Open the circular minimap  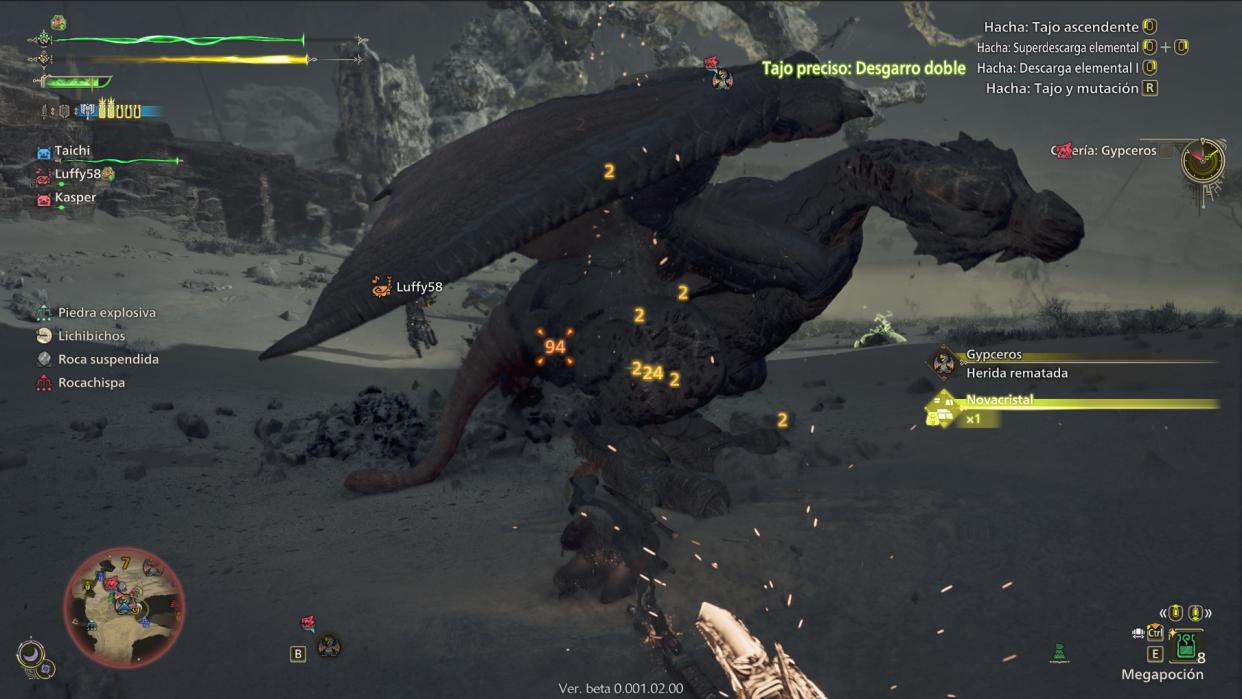click(124, 606)
